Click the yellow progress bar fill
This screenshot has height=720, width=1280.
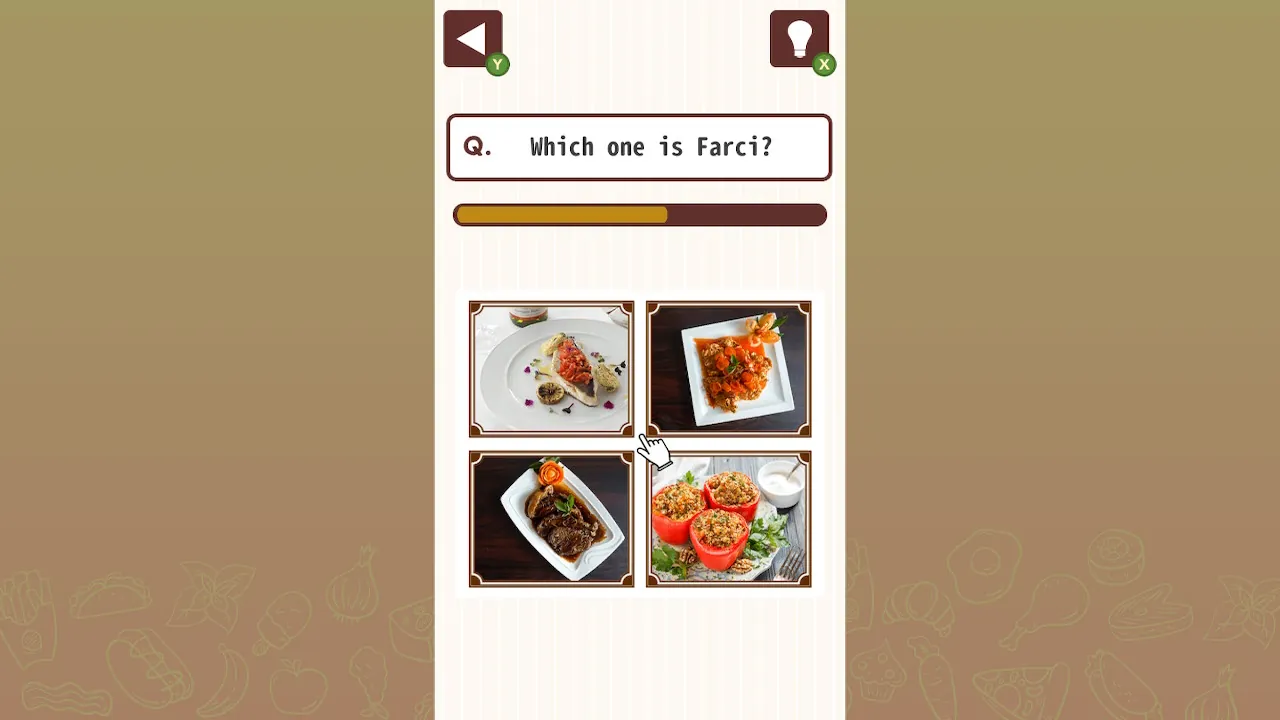click(560, 214)
